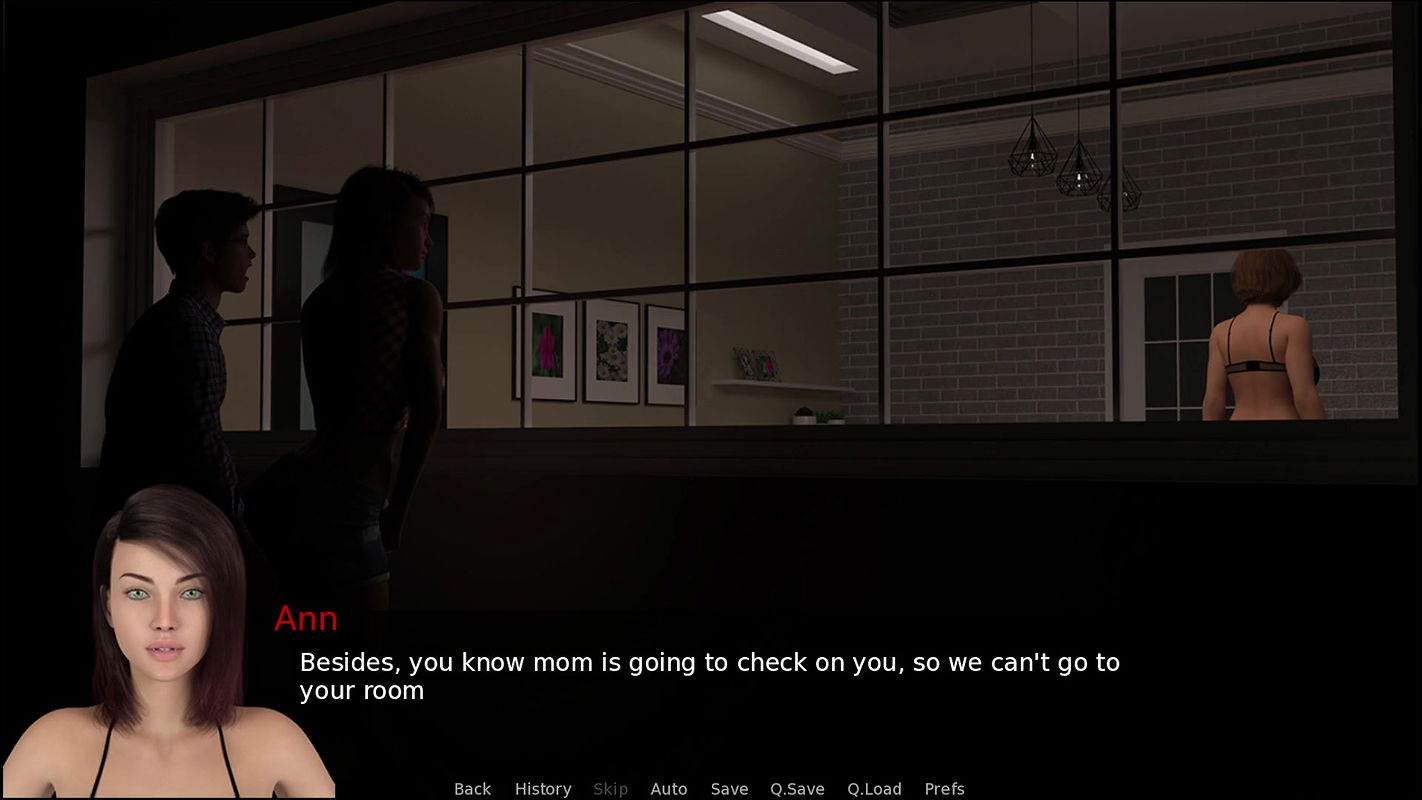1422x800 pixels.
Task: Open the Prefs settings menu
Action: pyautogui.click(x=944, y=789)
